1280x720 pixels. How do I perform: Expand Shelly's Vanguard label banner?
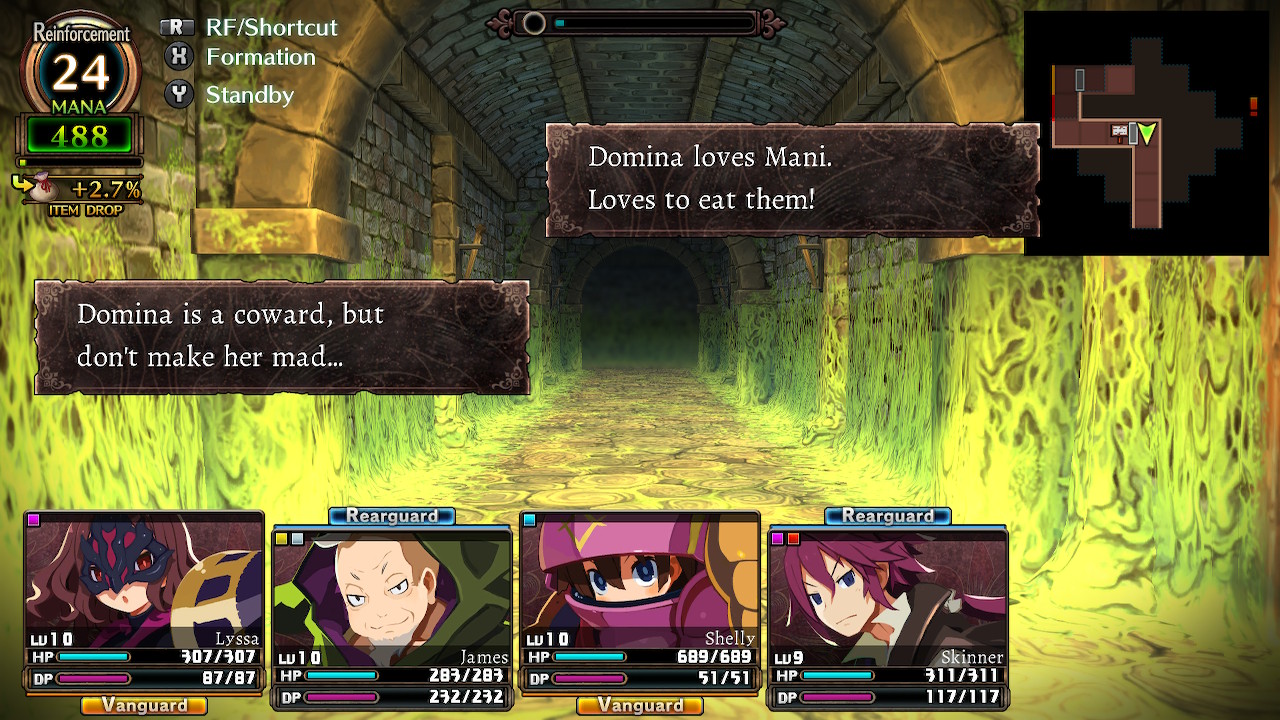point(640,706)
